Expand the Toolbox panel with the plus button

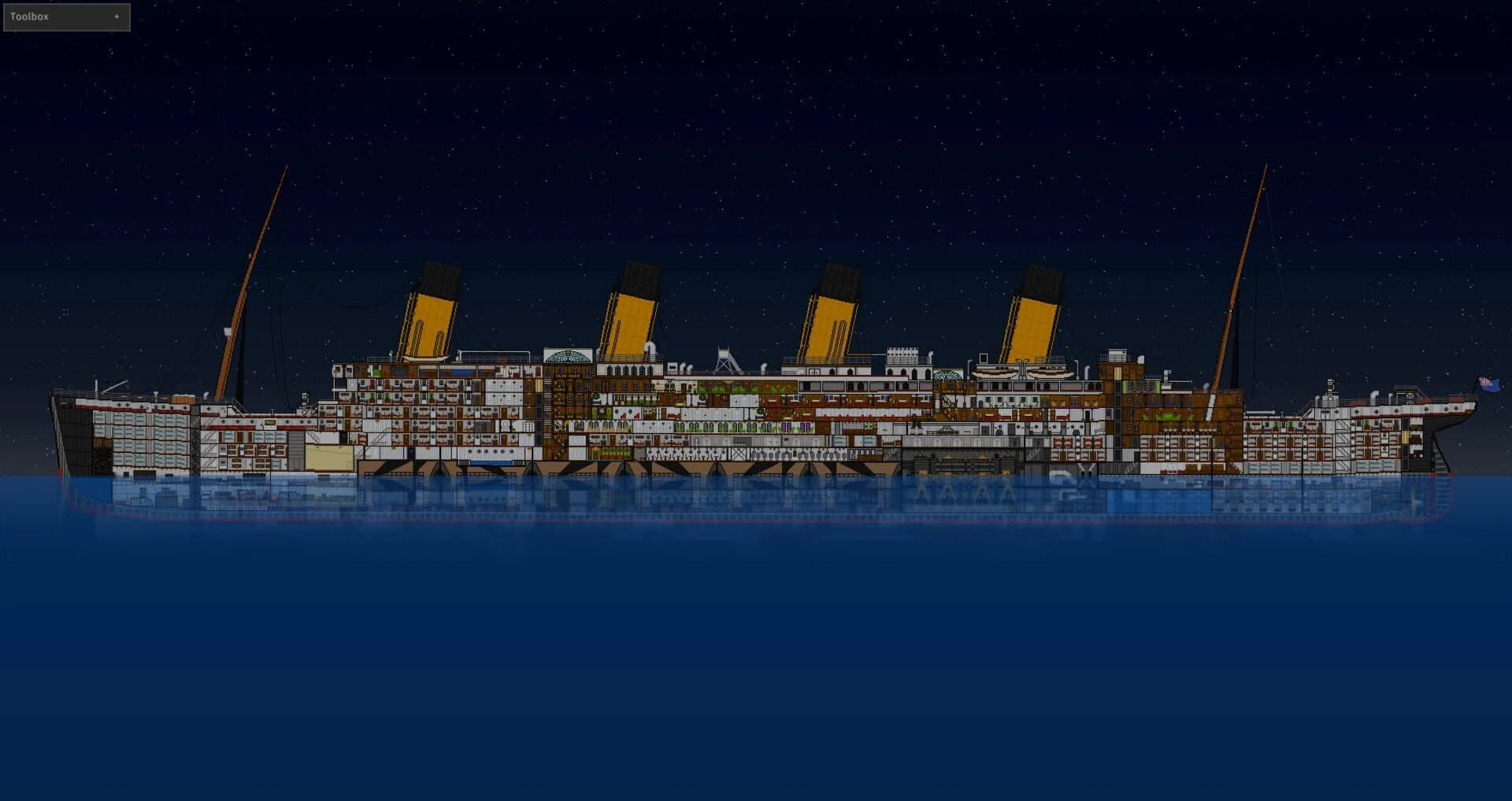(117, 16)
